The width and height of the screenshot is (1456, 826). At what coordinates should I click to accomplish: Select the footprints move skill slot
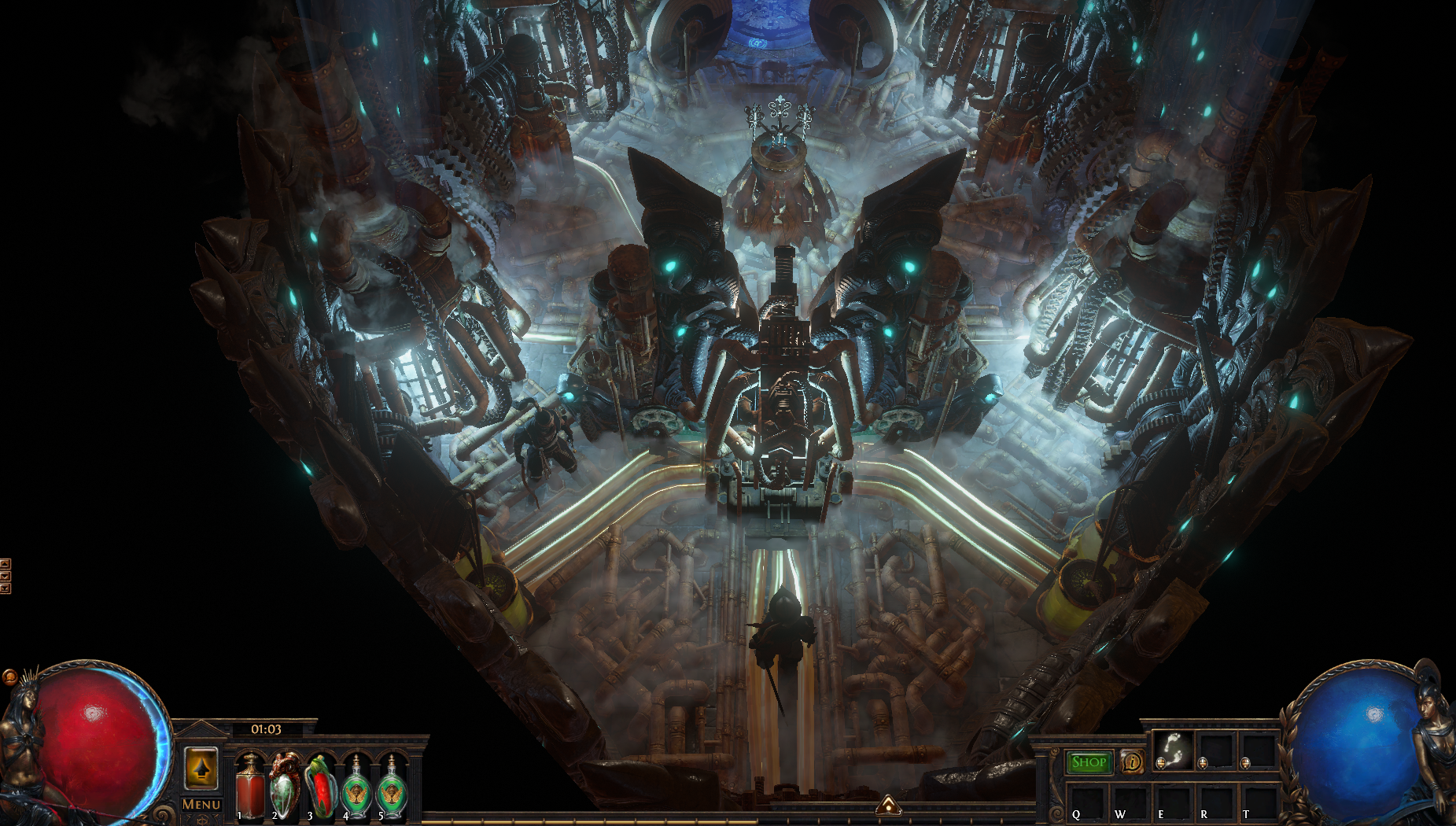point(1173,750)
